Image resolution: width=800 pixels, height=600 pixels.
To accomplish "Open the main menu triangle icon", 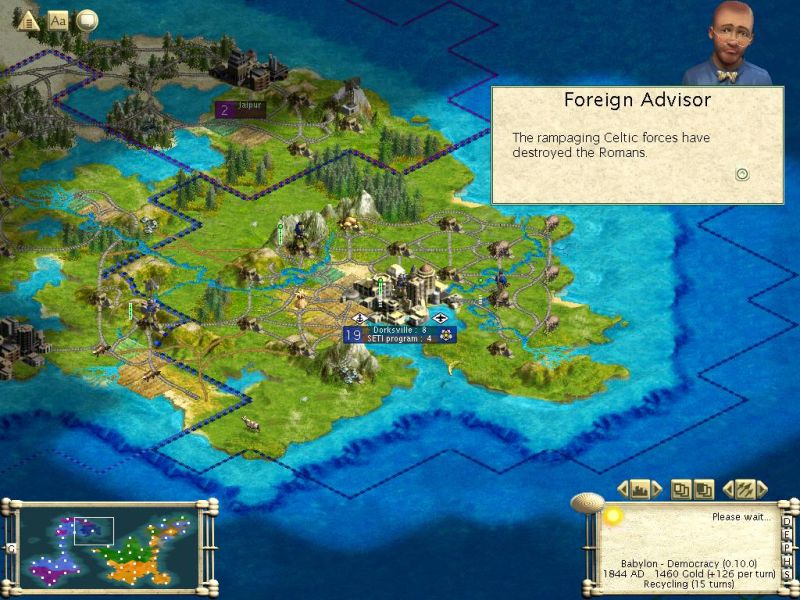I will [28, 20].
